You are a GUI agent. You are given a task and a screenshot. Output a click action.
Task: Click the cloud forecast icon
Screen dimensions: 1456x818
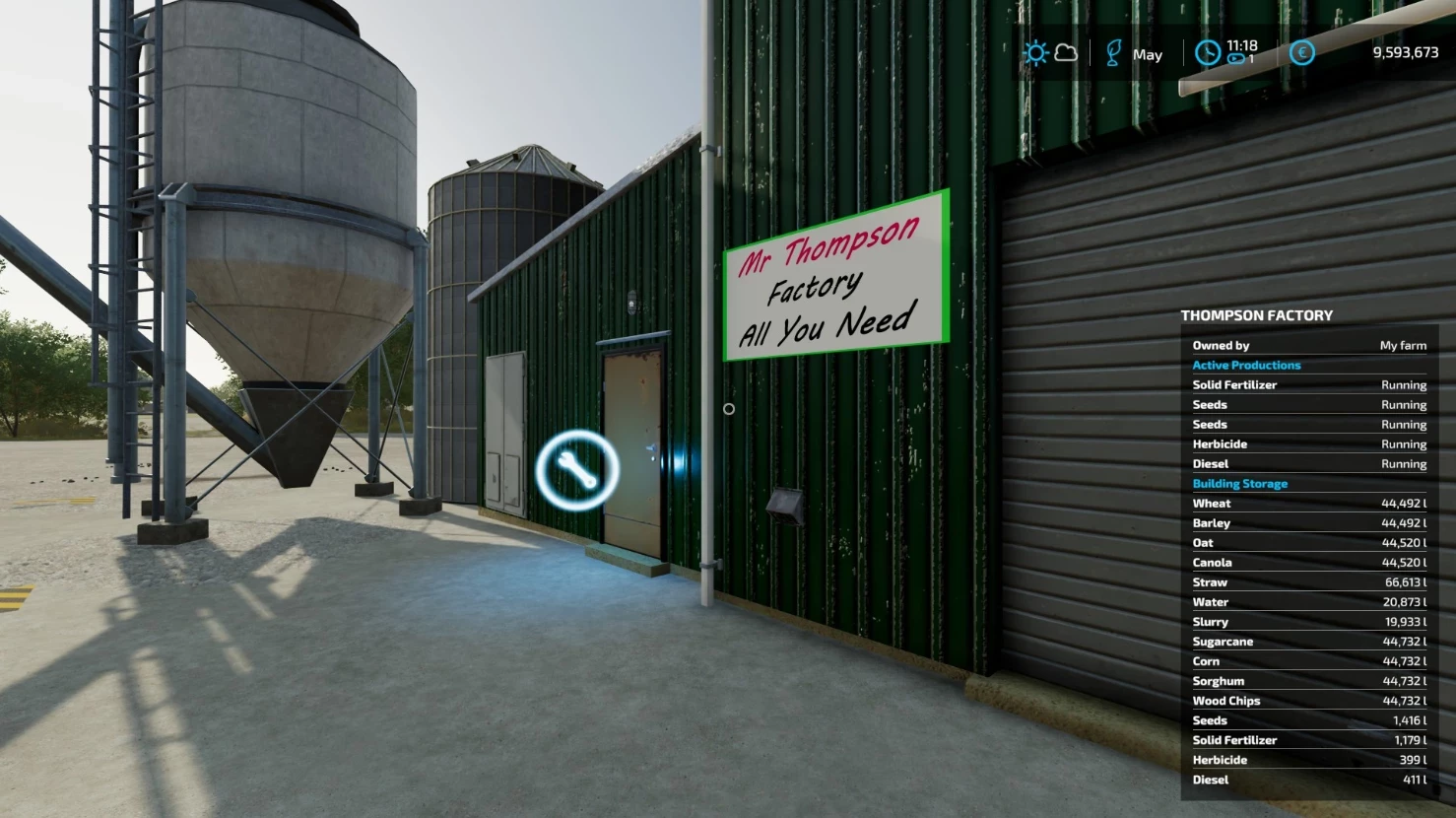coord(1066,53)
